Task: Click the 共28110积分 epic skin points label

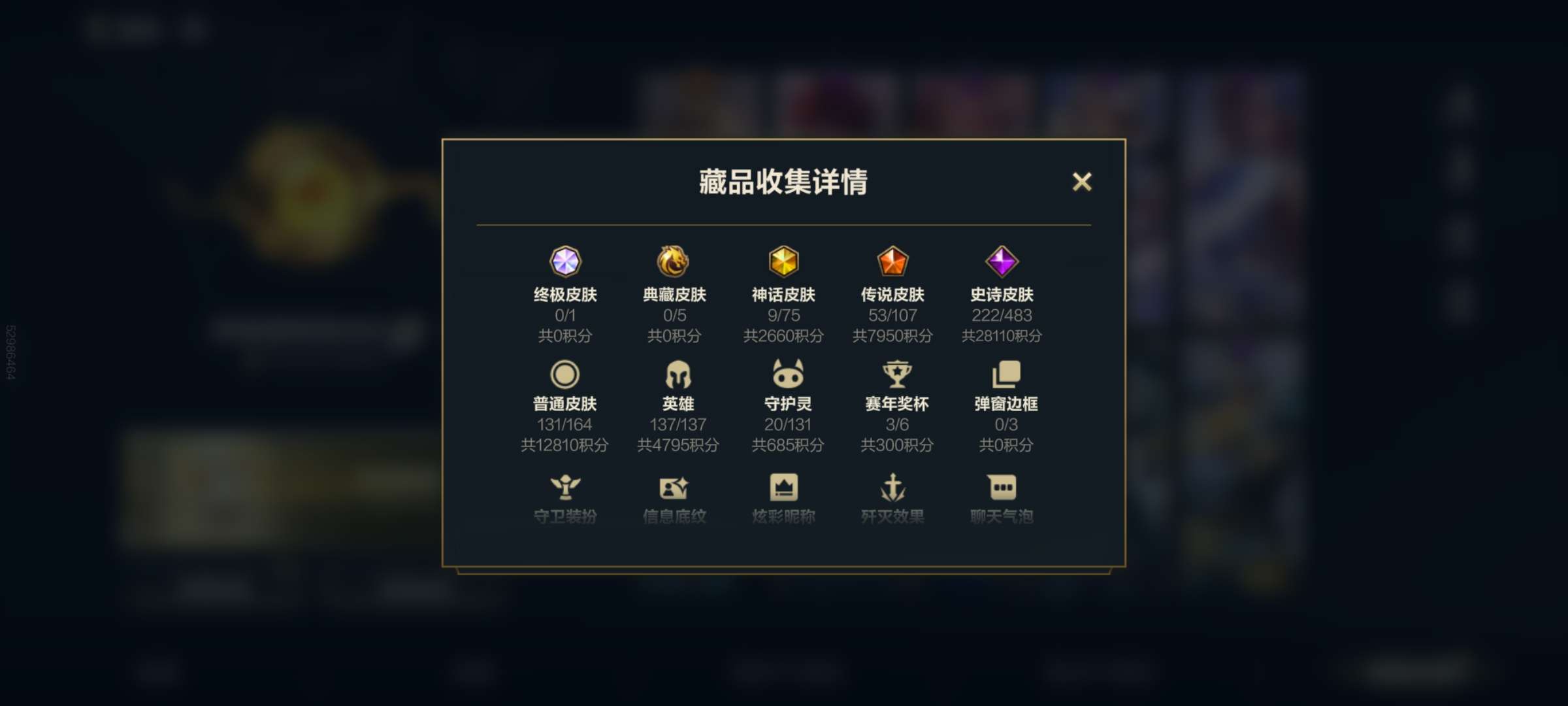Action: (x=1002, y=335)
